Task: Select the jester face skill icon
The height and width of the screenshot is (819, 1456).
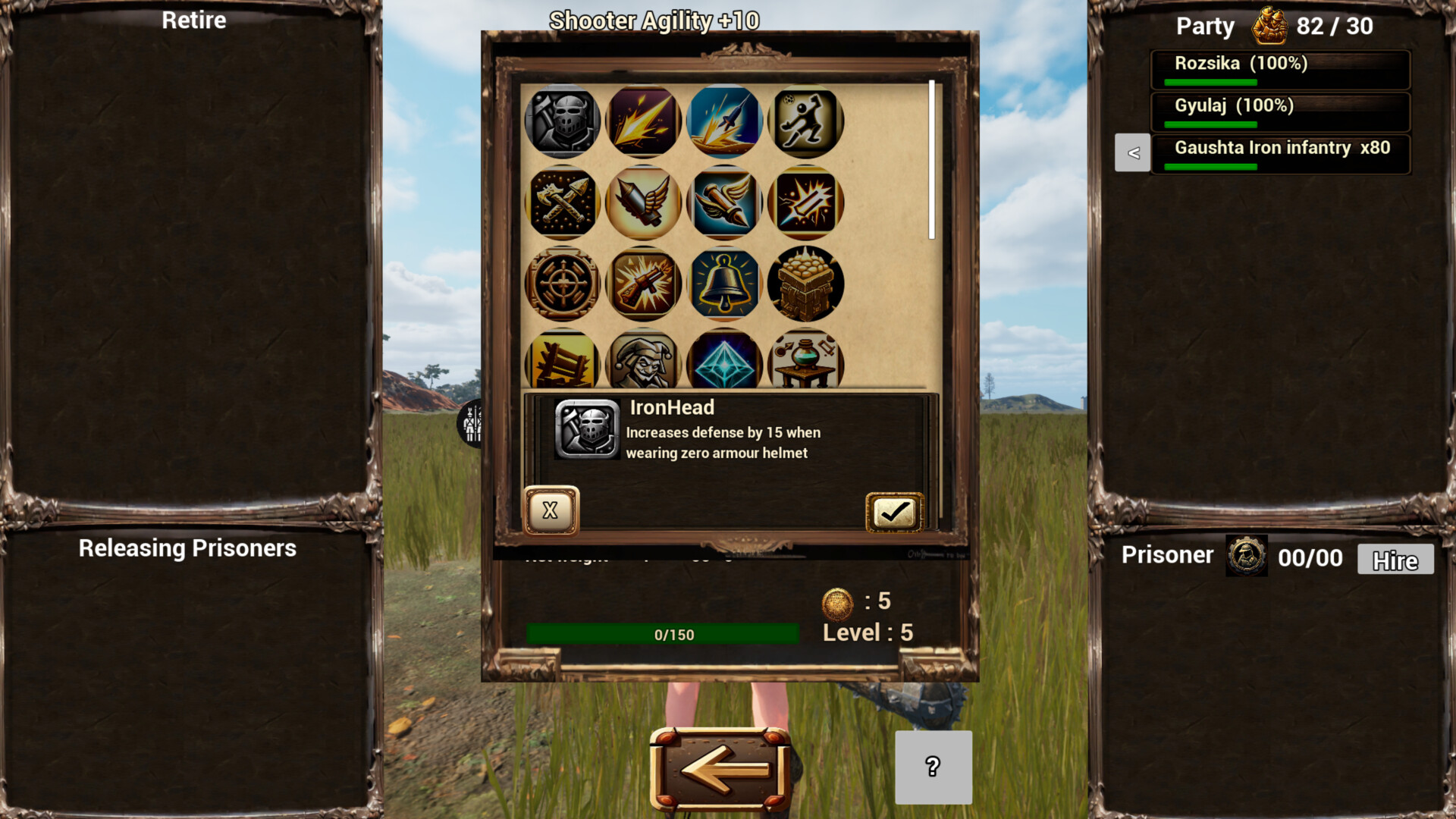Action: coord(643,364)
